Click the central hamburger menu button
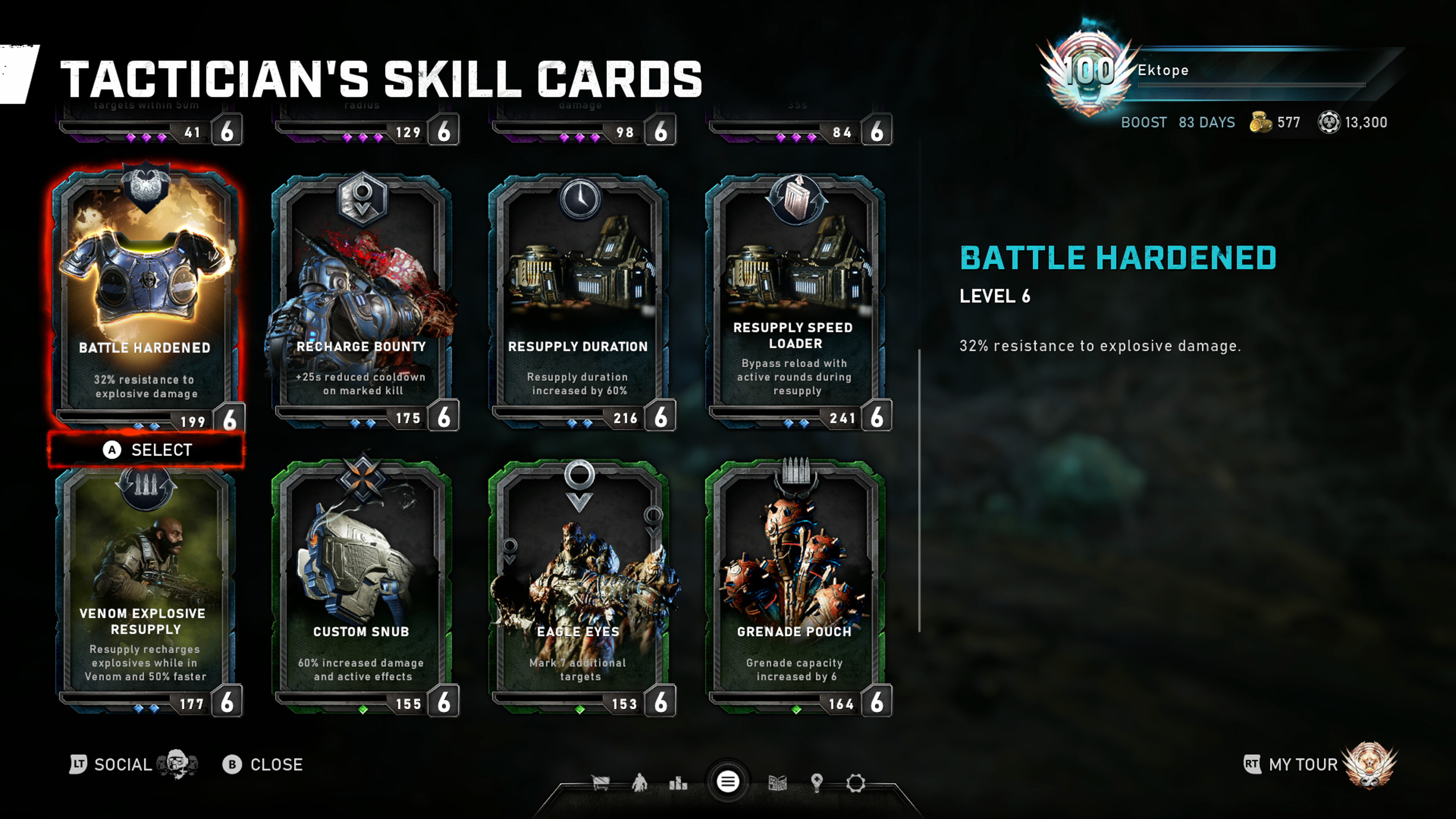 (728, 782)
